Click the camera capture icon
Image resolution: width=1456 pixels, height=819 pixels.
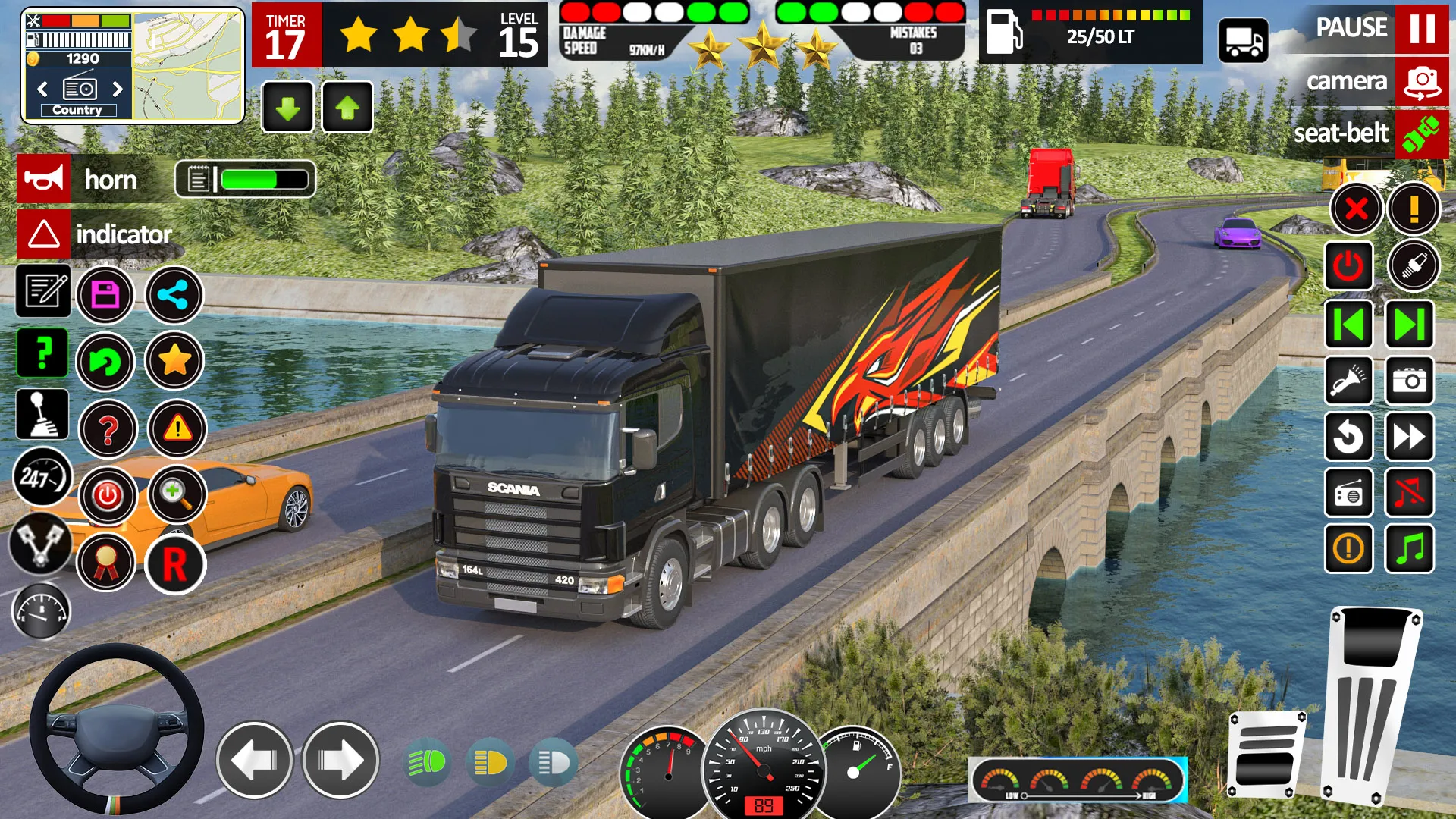coord(1409,381)
